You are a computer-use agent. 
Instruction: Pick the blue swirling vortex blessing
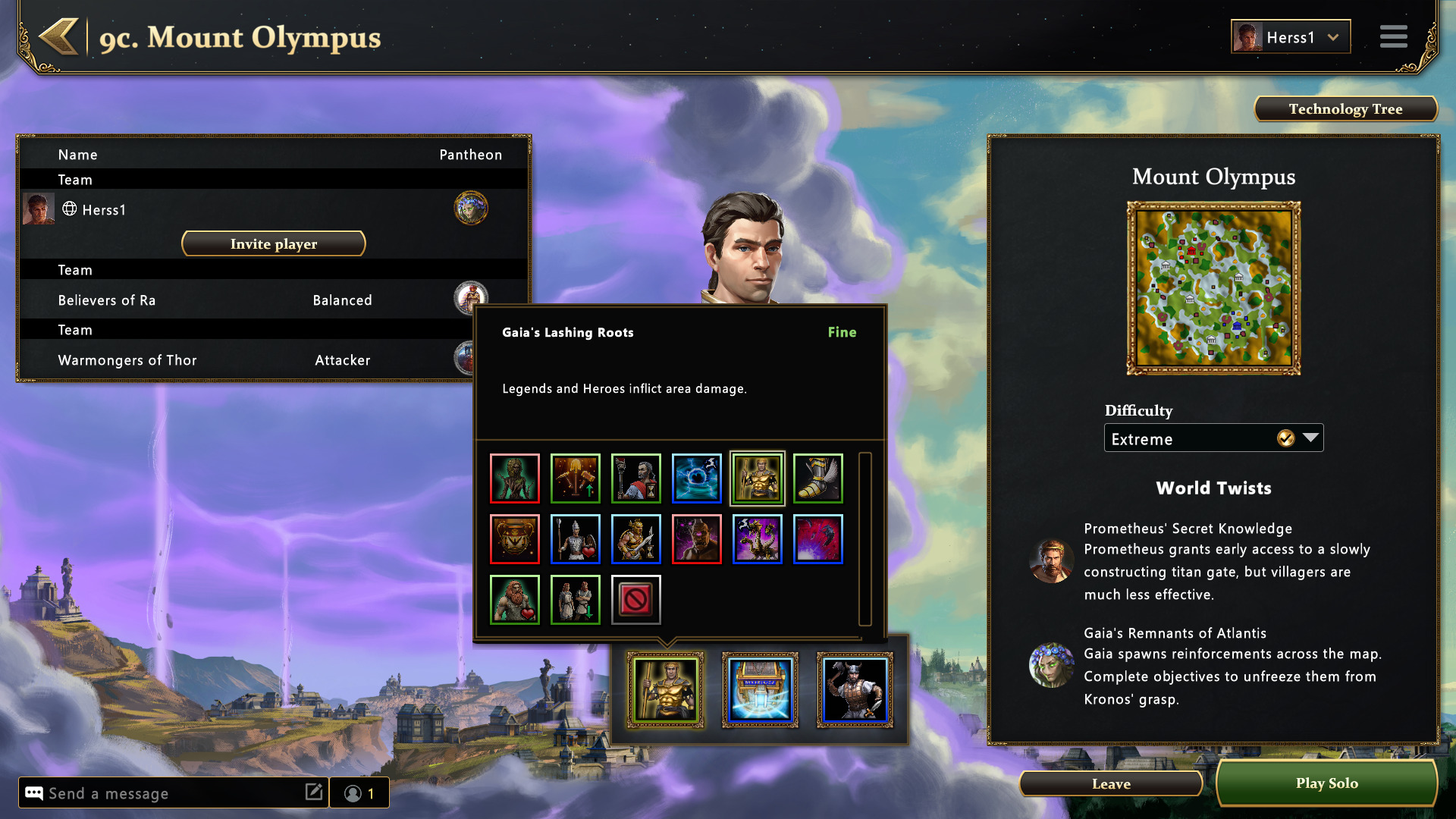696,479
